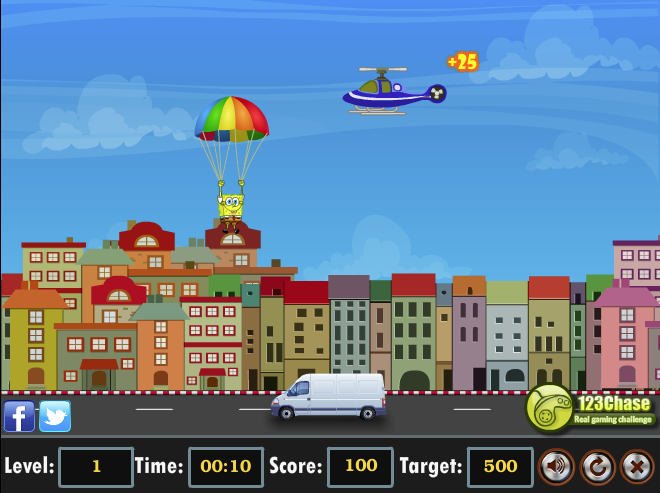Close the game with the X button
Viewport: 660px width, 493px height.
637,466
